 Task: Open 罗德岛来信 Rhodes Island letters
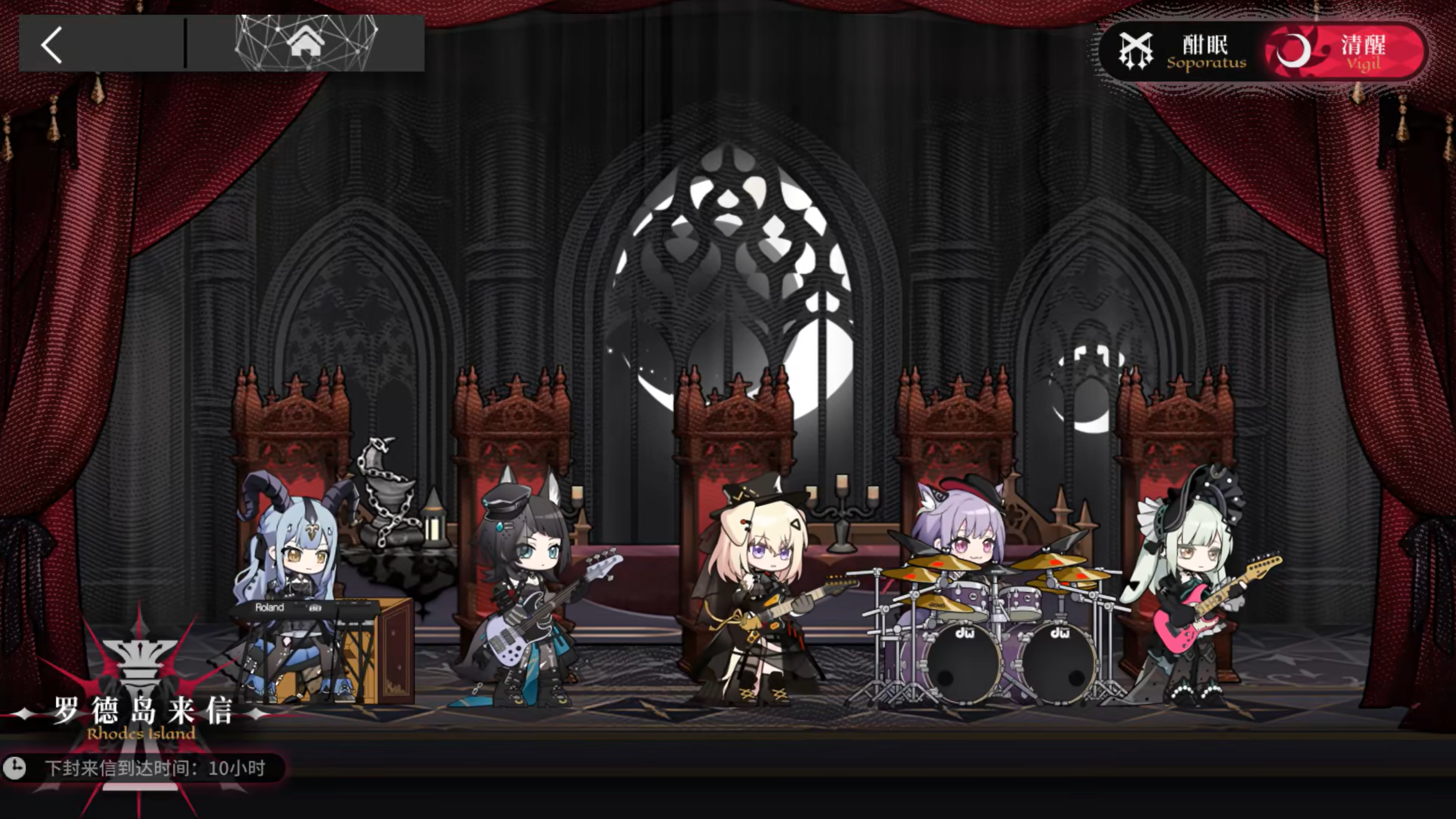142,715
